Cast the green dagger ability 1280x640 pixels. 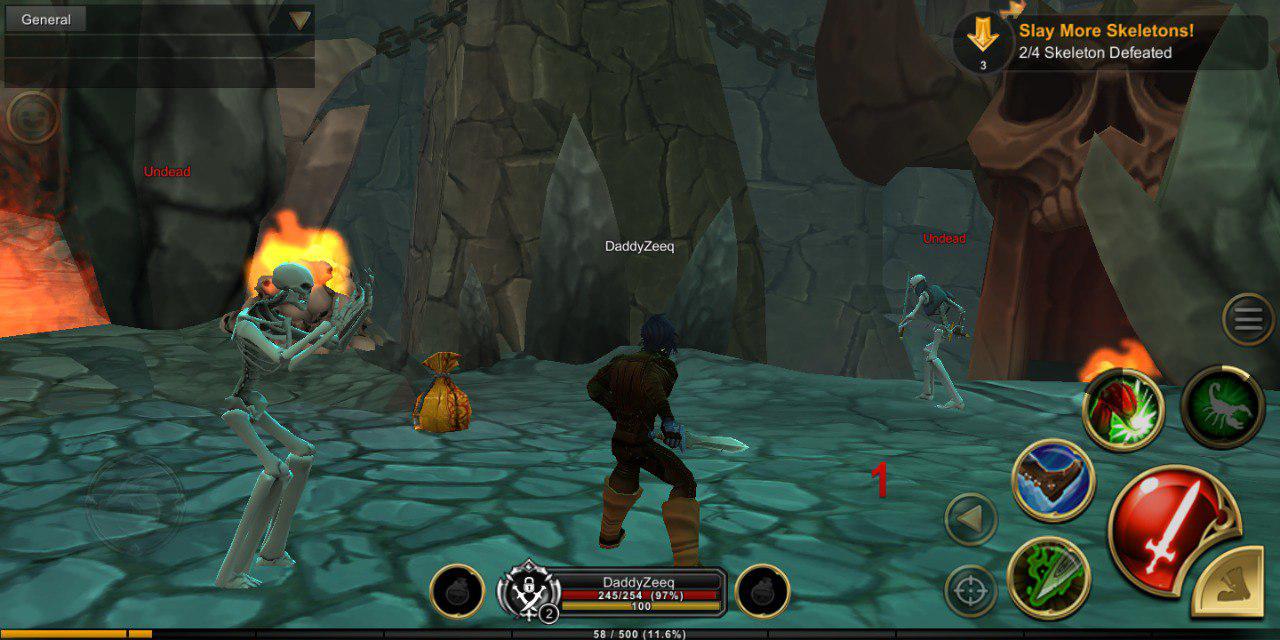pos(1048,577)
